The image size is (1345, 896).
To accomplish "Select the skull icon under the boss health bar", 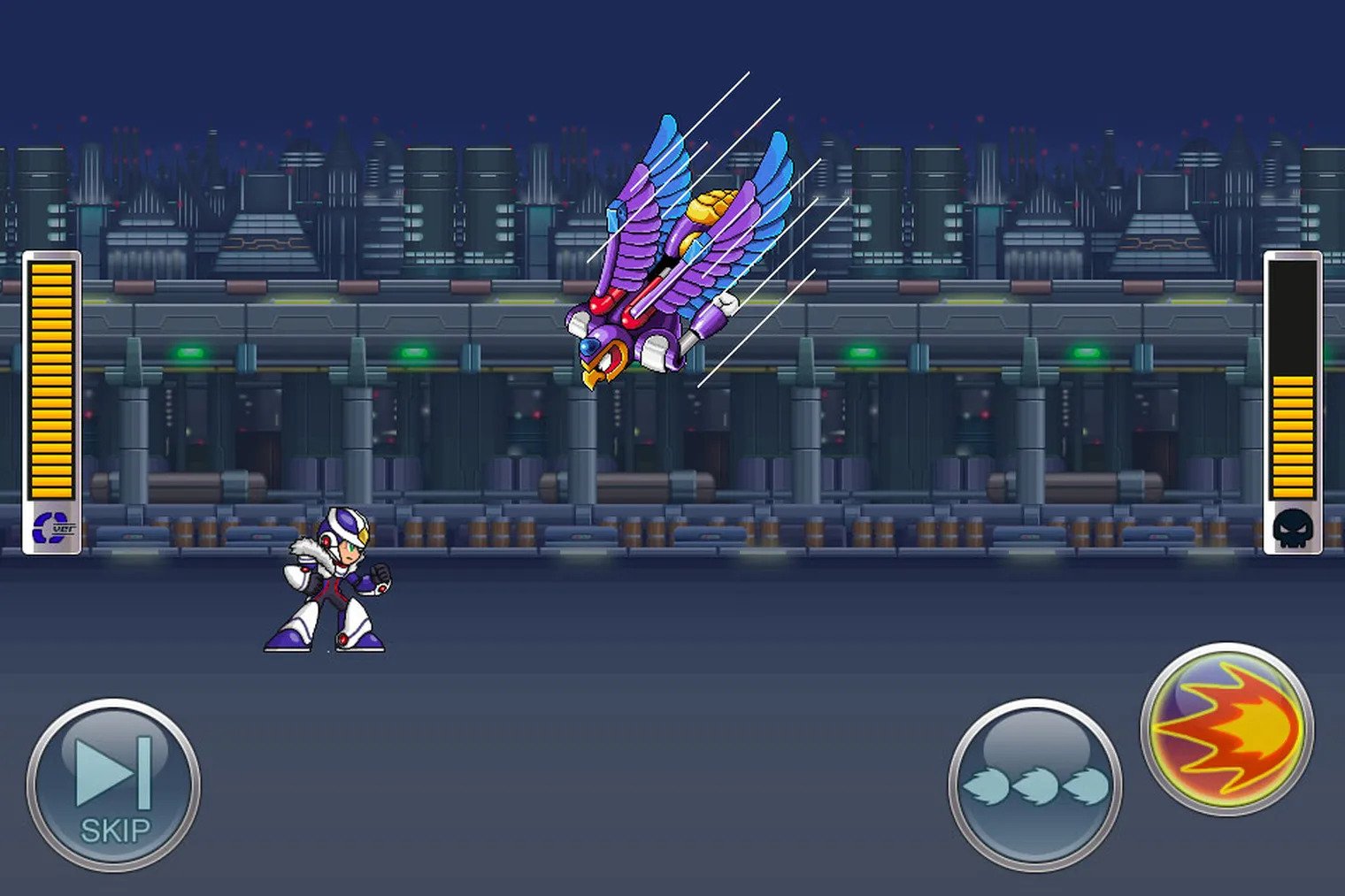I will [1292, 528].
